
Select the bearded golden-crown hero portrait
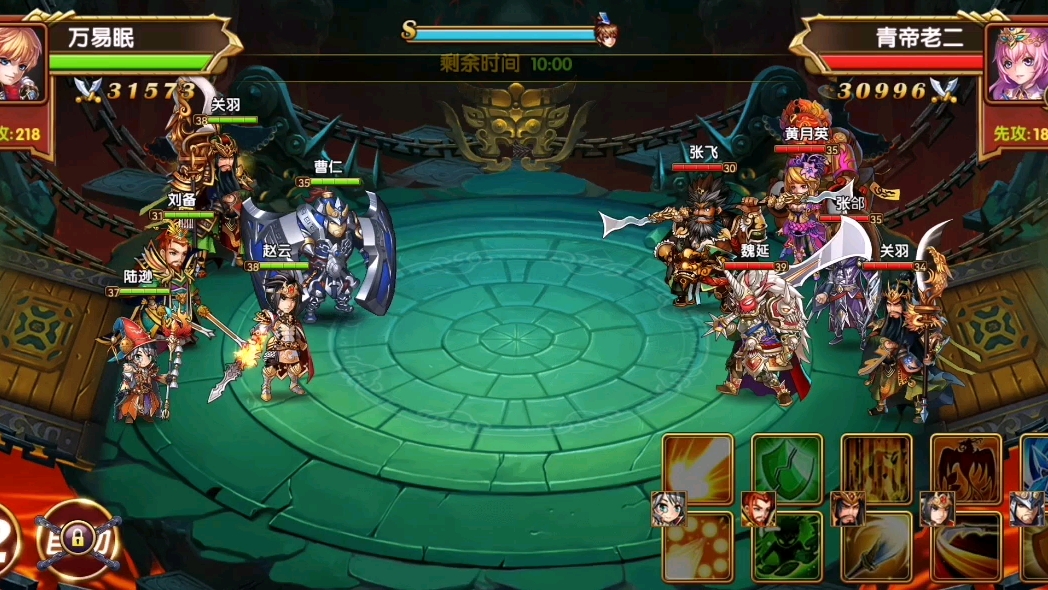point(848,508)
